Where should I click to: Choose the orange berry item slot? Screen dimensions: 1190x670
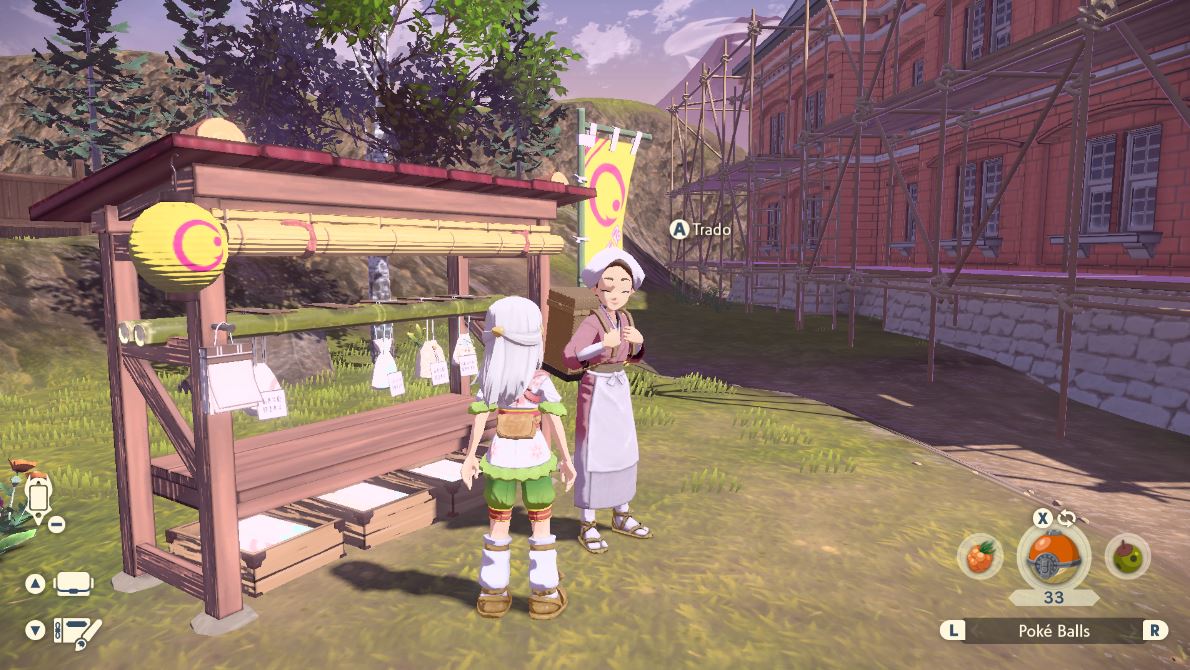[979, 556]
